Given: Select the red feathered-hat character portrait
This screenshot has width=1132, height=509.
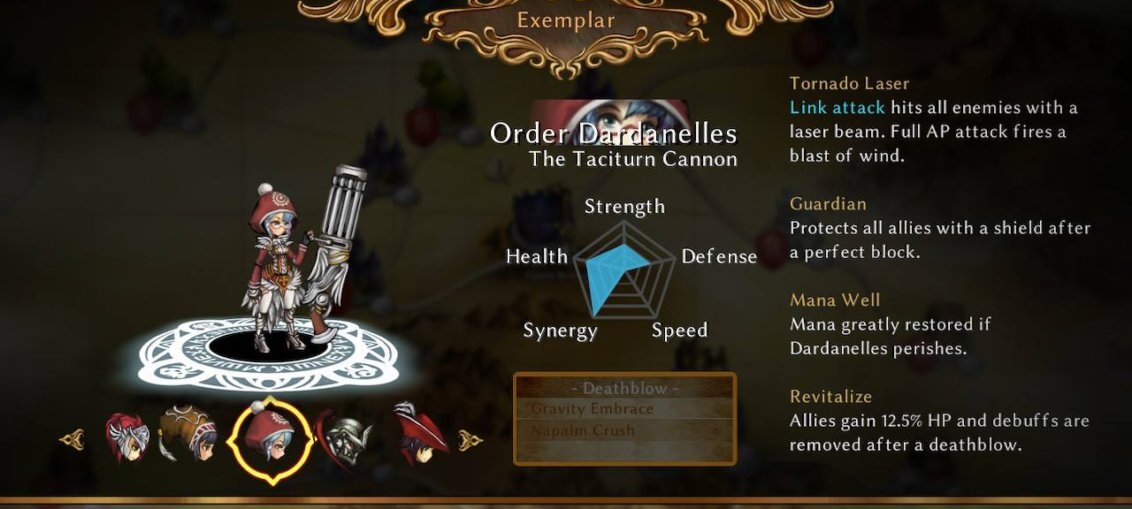Looking at the screenshot, I should (417, 434).
